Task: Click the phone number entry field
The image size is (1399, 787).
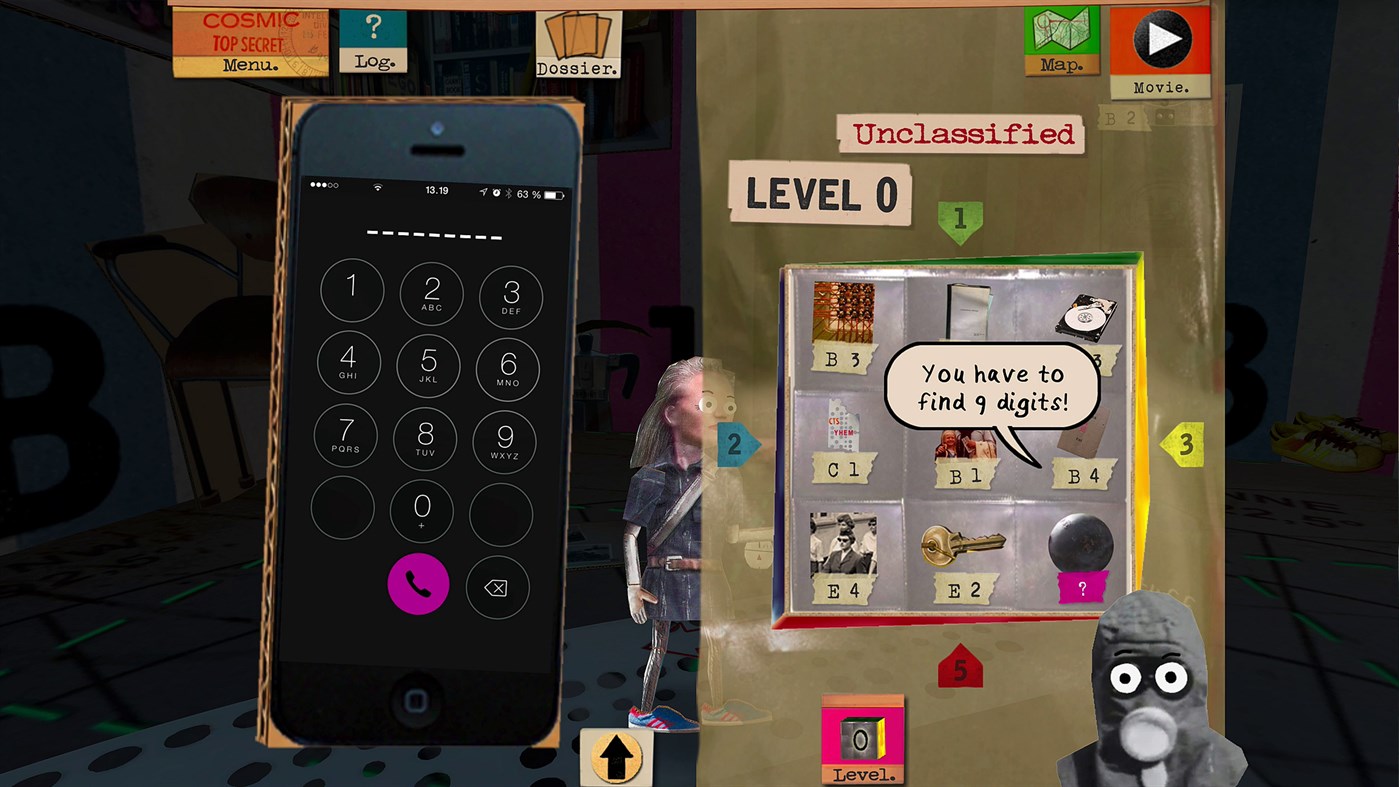Action: click(433, 233)
